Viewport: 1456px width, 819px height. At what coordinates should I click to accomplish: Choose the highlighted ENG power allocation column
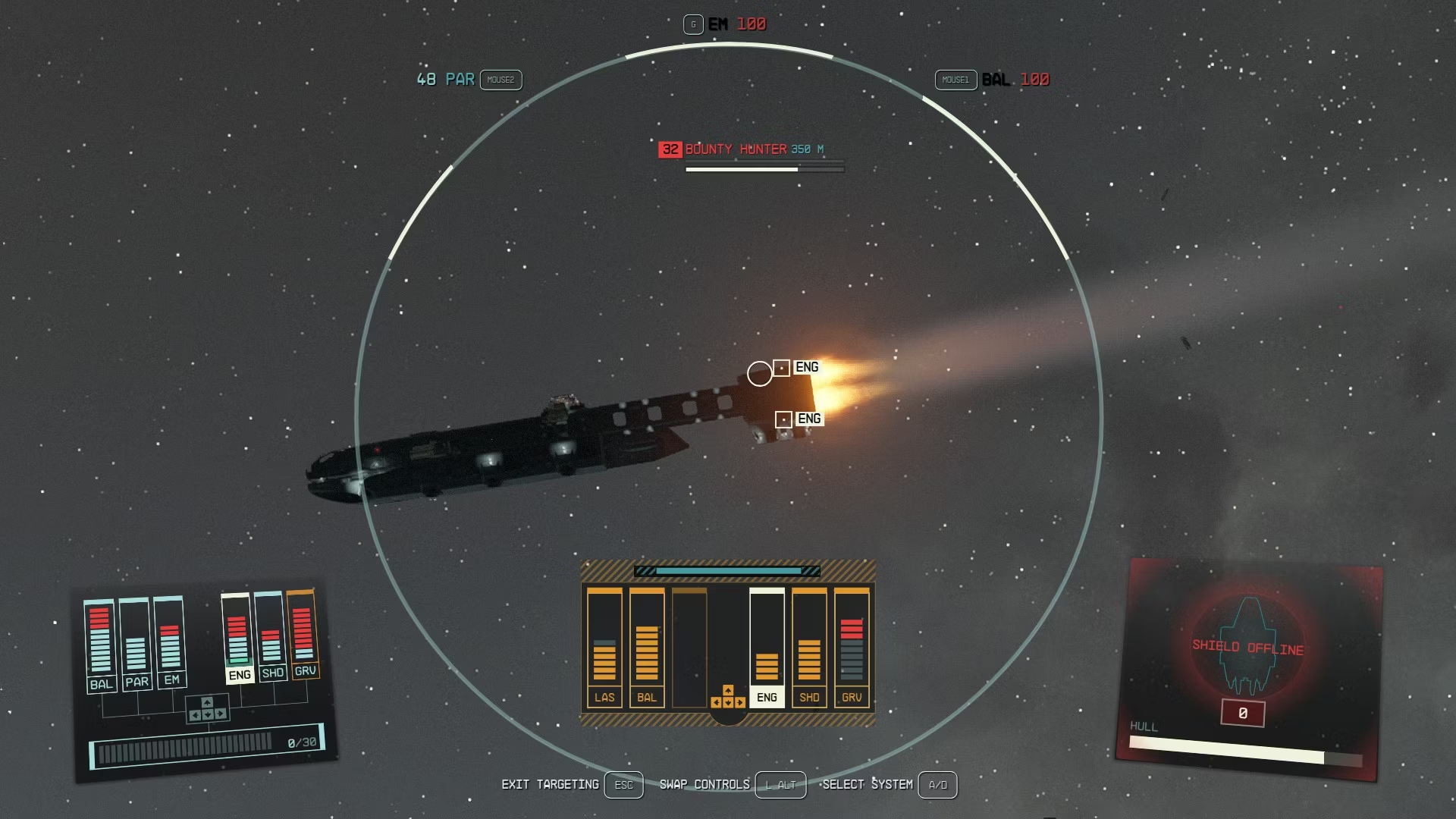[x=767, y=647]
